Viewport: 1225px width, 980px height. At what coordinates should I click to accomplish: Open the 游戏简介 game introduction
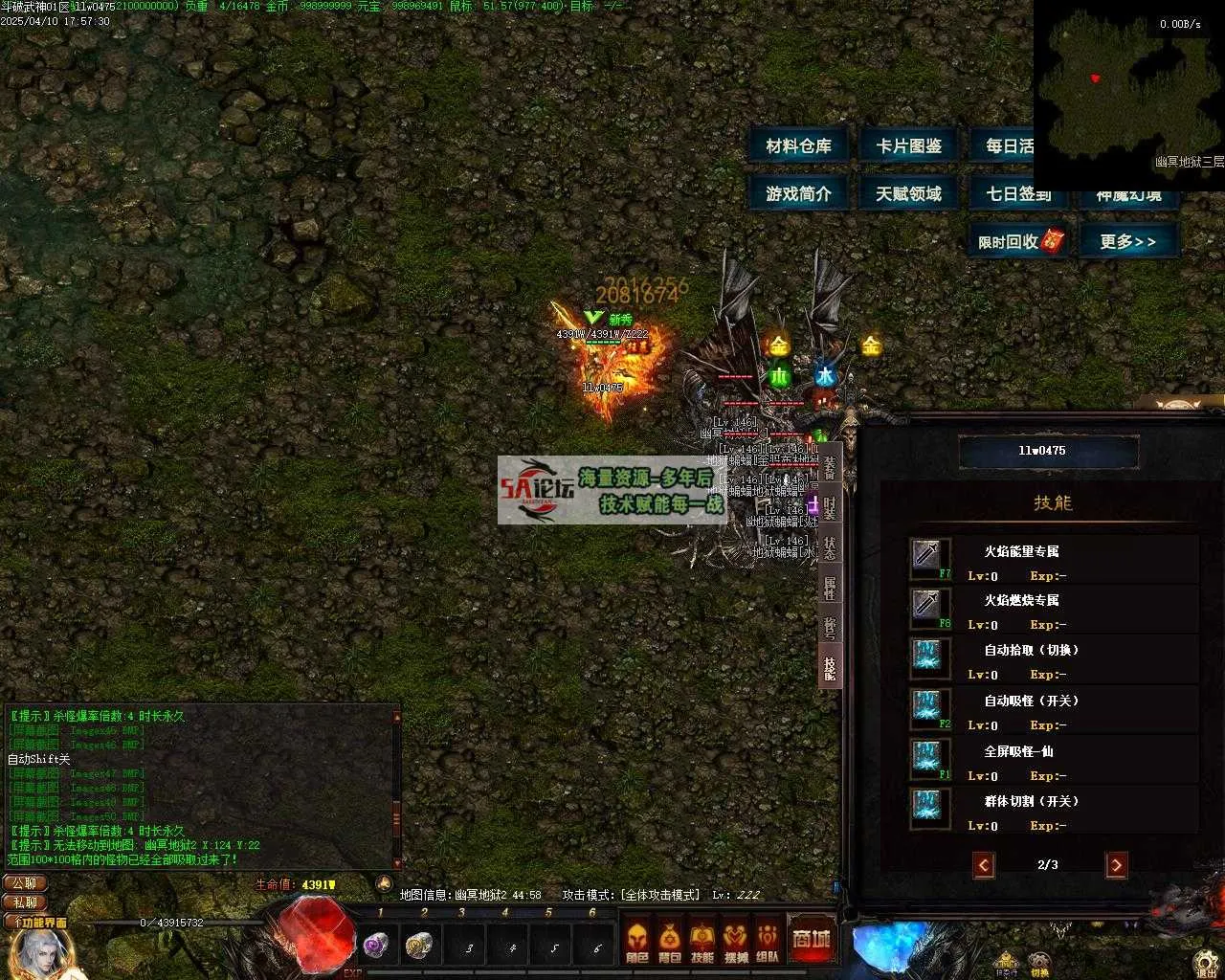coord(798,193)
